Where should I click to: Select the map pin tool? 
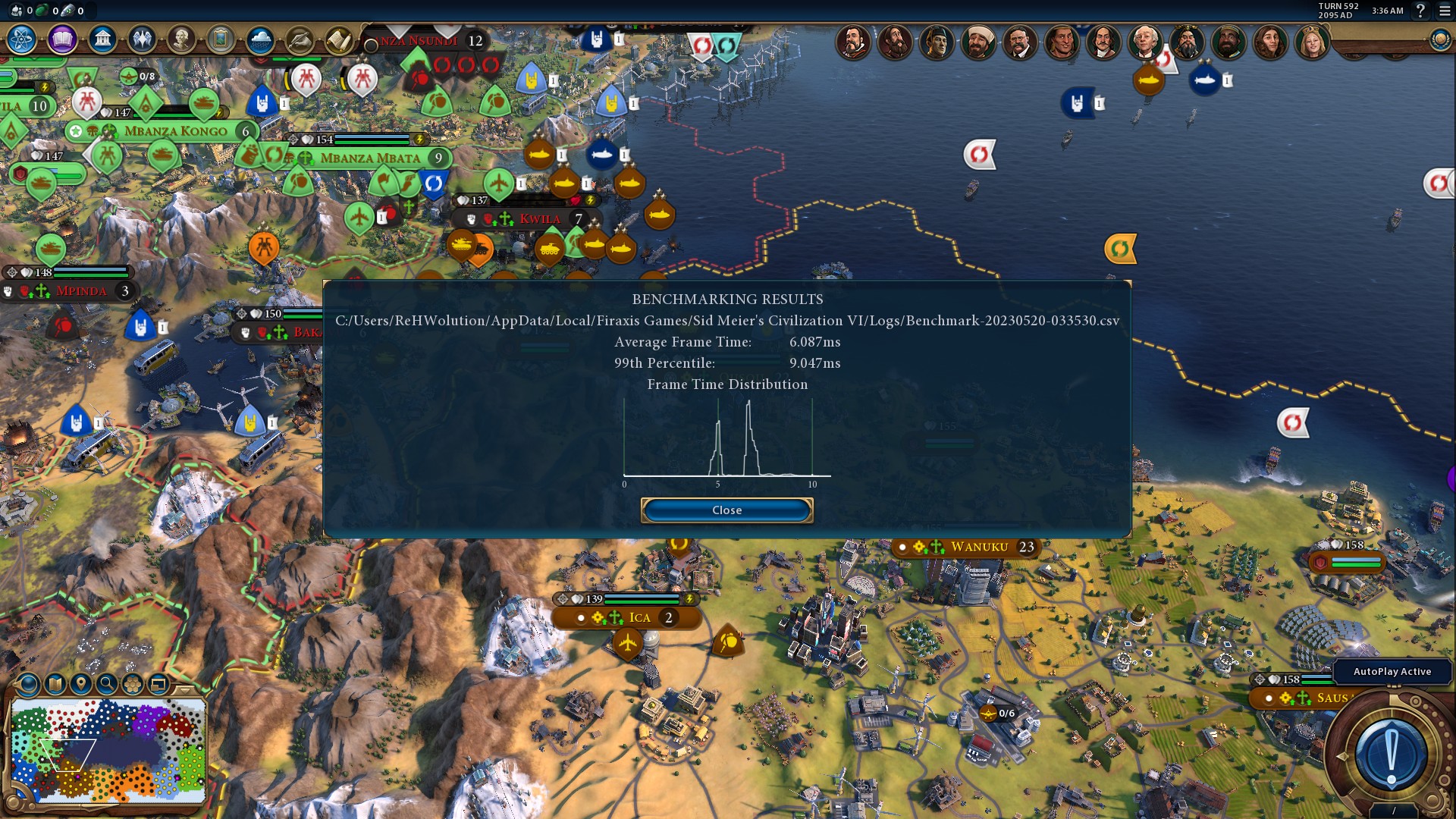[x=81, y=684]
